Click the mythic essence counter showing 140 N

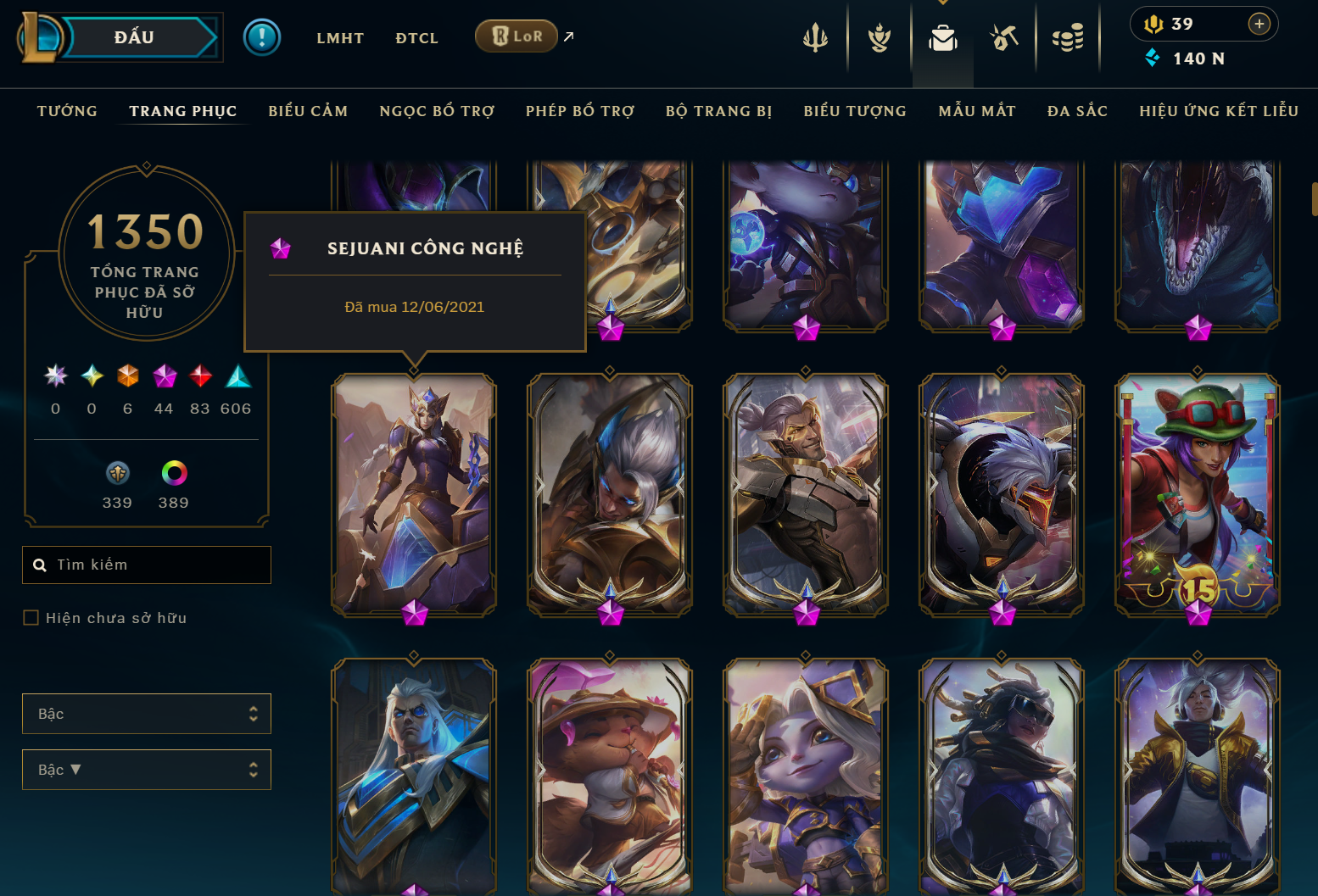pos(1183,58)
